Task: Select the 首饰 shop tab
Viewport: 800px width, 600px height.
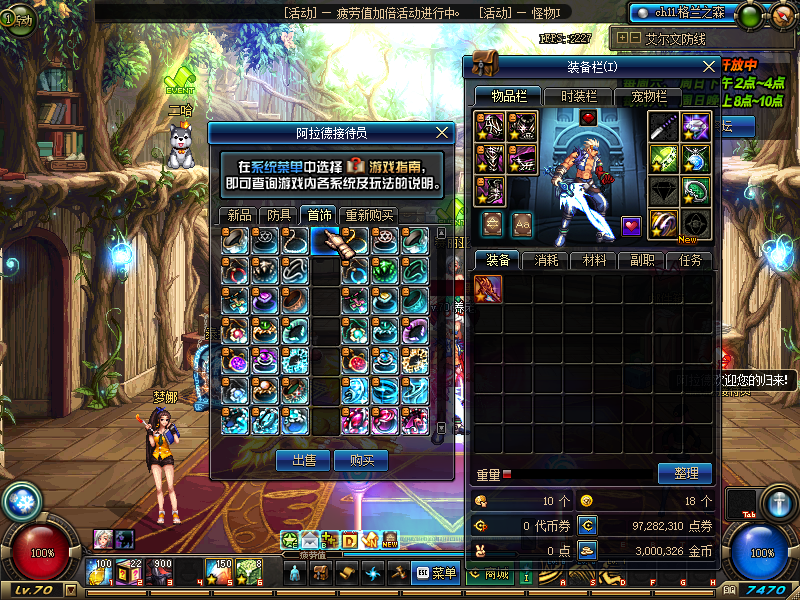Action: (319, 215)
